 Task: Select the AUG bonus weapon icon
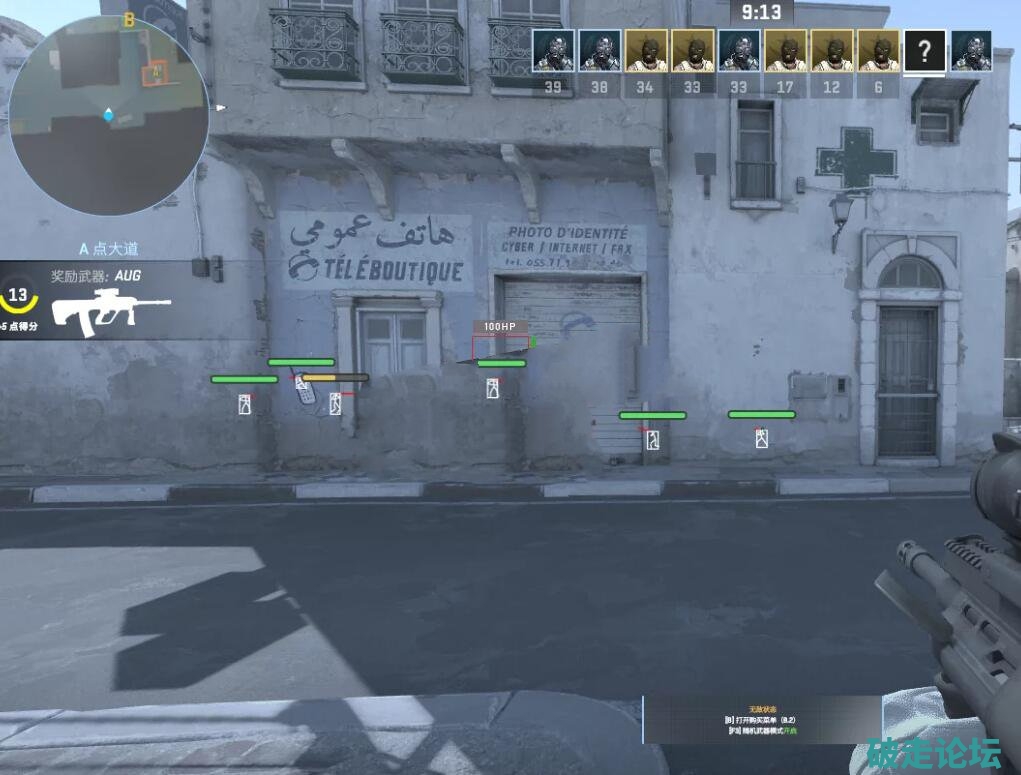[x=111, y=312]
